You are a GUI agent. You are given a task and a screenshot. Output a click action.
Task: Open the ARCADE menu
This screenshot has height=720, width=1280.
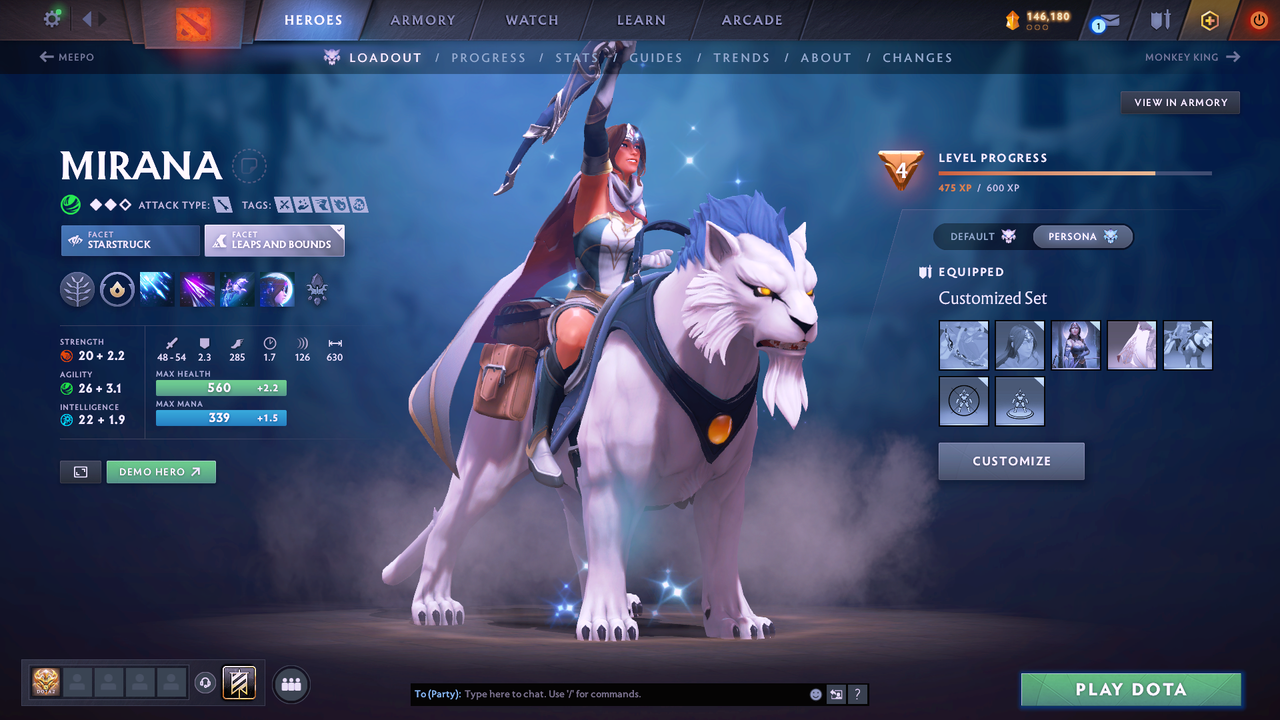tap(751, 19)
